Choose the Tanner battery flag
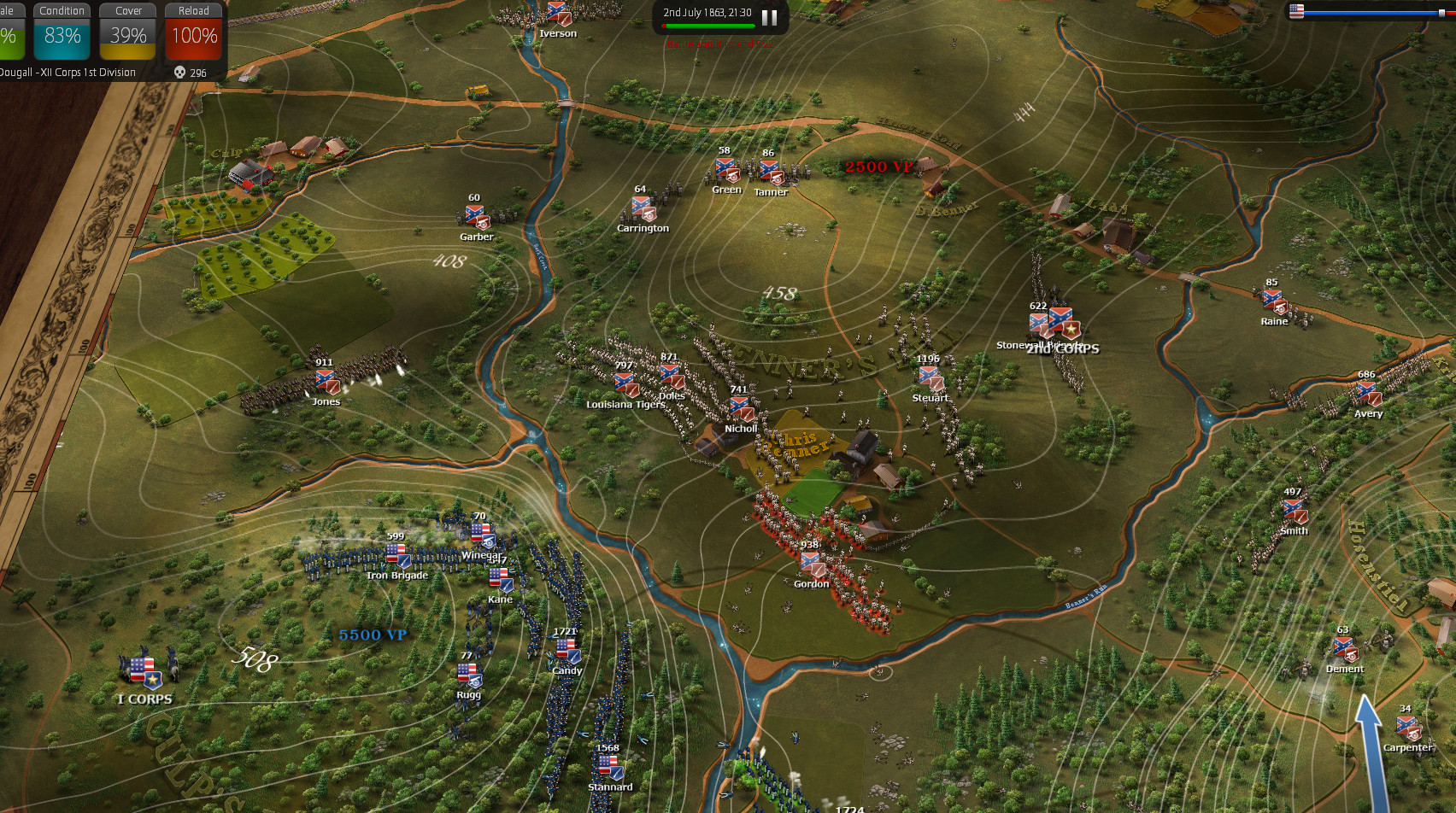Viewport: 1456px width, 813px height. coord(771,172)
